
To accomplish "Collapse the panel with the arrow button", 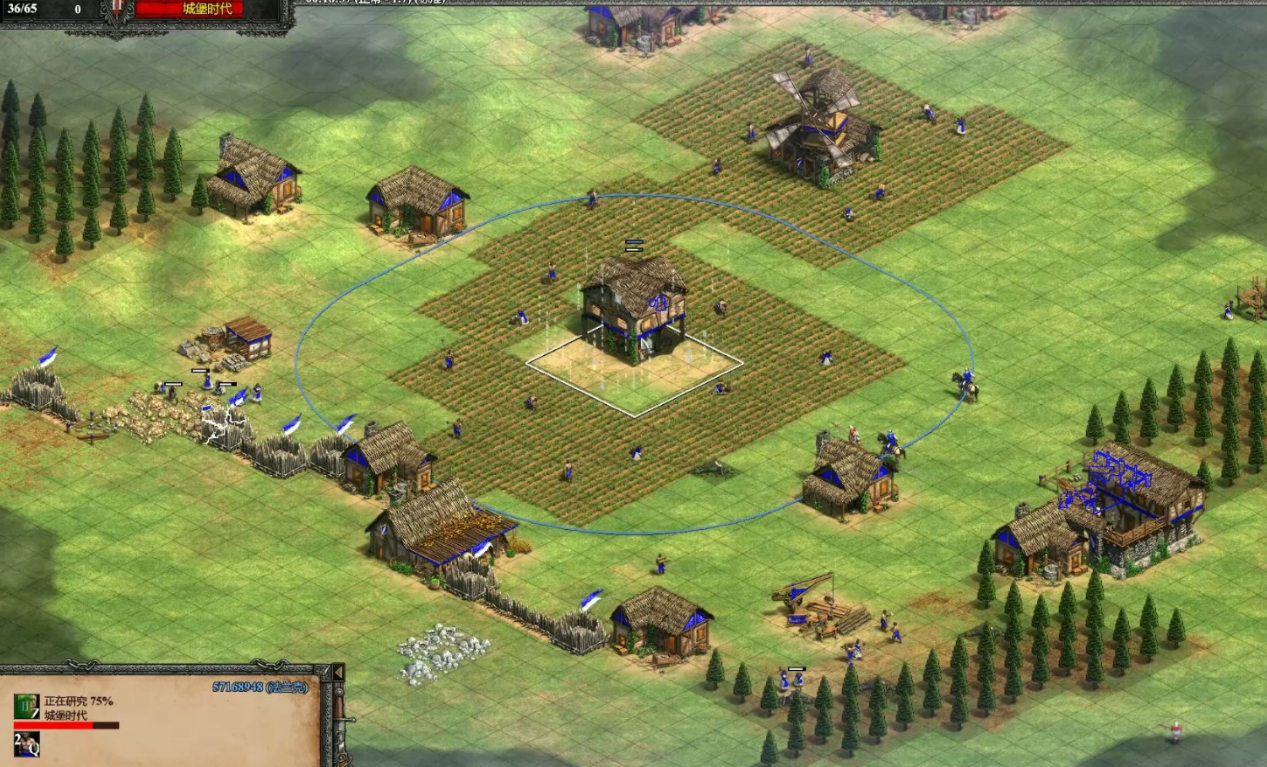I will [338, 672].
